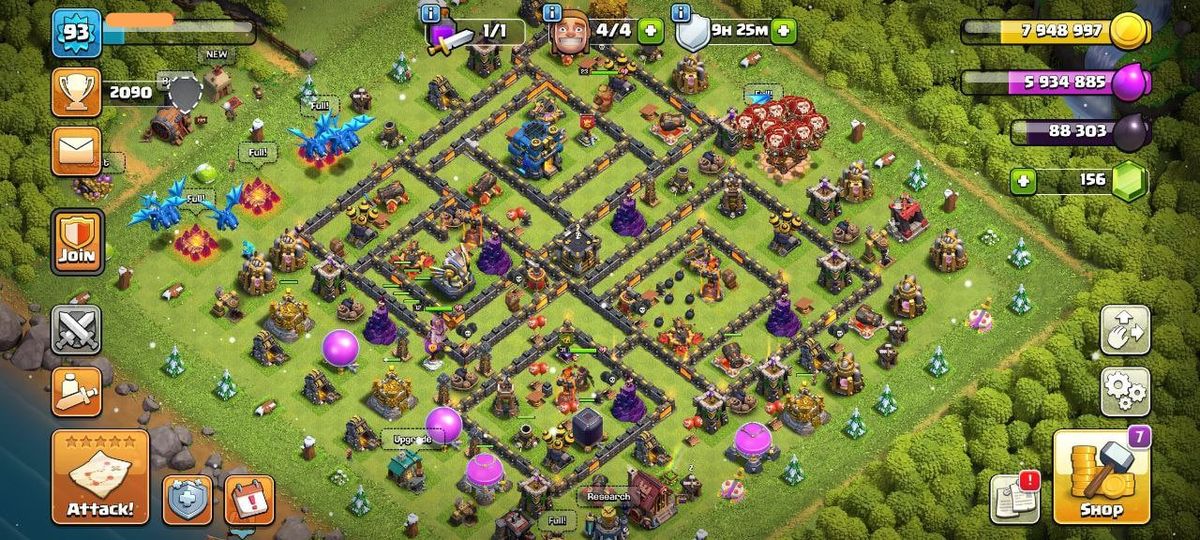
Task: Open the settings gears button
Action: pos(1125,391)
